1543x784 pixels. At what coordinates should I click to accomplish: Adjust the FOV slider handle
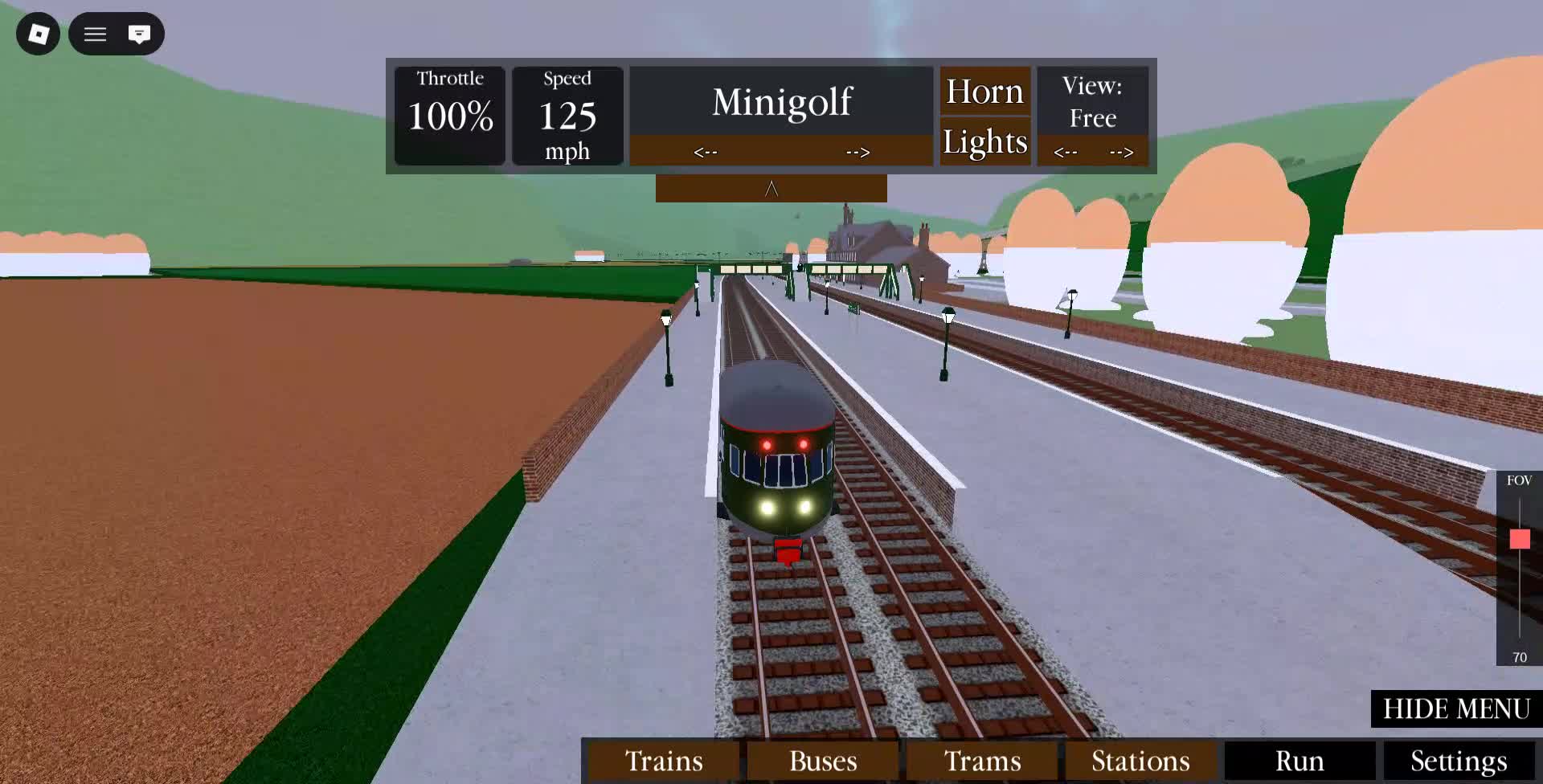(x=1520, y=540)
